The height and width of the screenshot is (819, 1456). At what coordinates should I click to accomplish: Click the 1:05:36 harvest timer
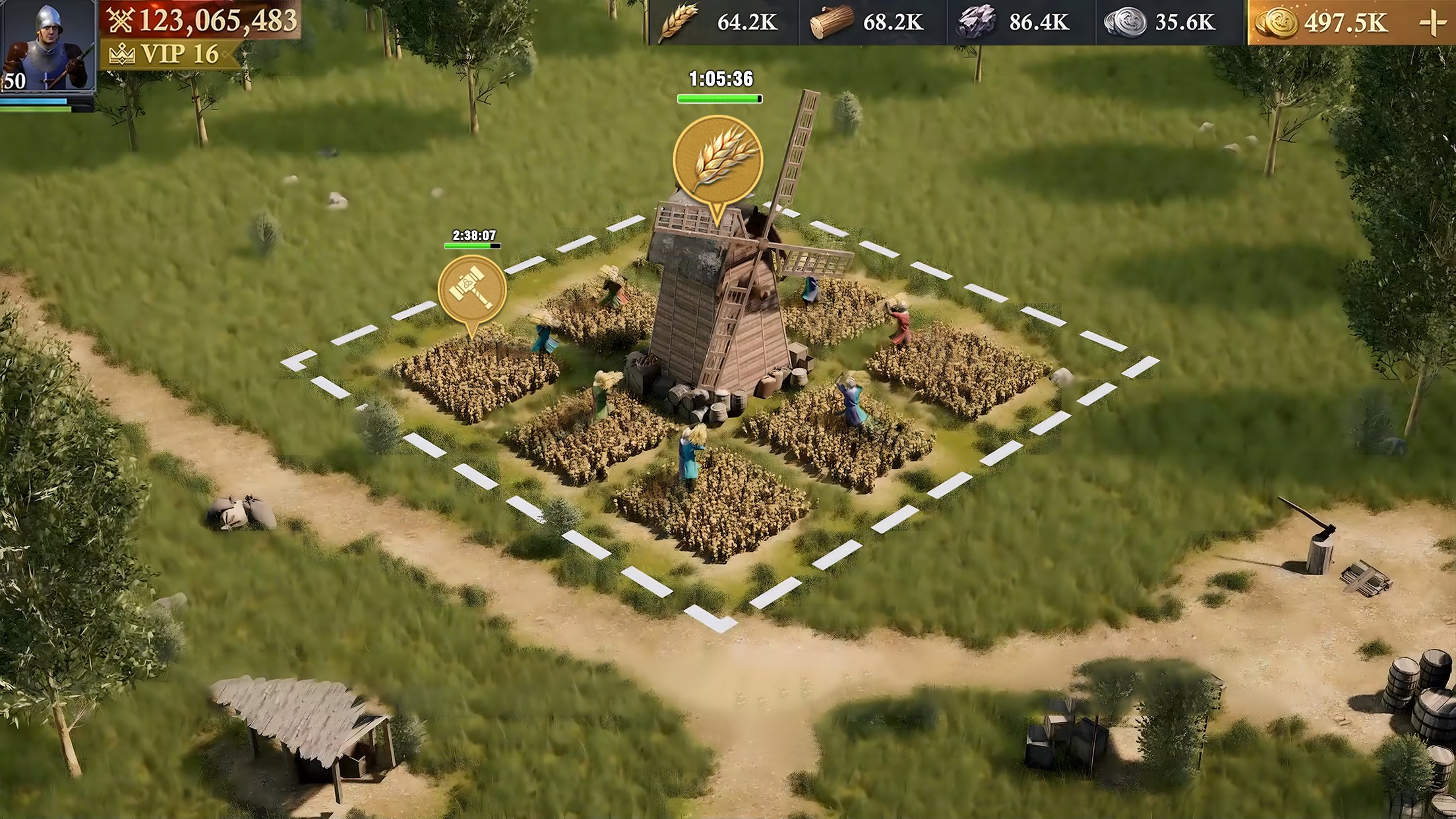(x=720, y=78)
